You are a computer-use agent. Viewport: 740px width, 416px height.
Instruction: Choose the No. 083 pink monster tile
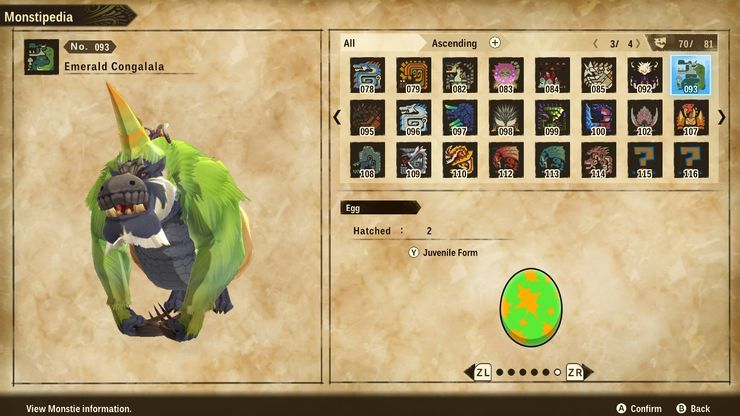(x=506, y=74)
